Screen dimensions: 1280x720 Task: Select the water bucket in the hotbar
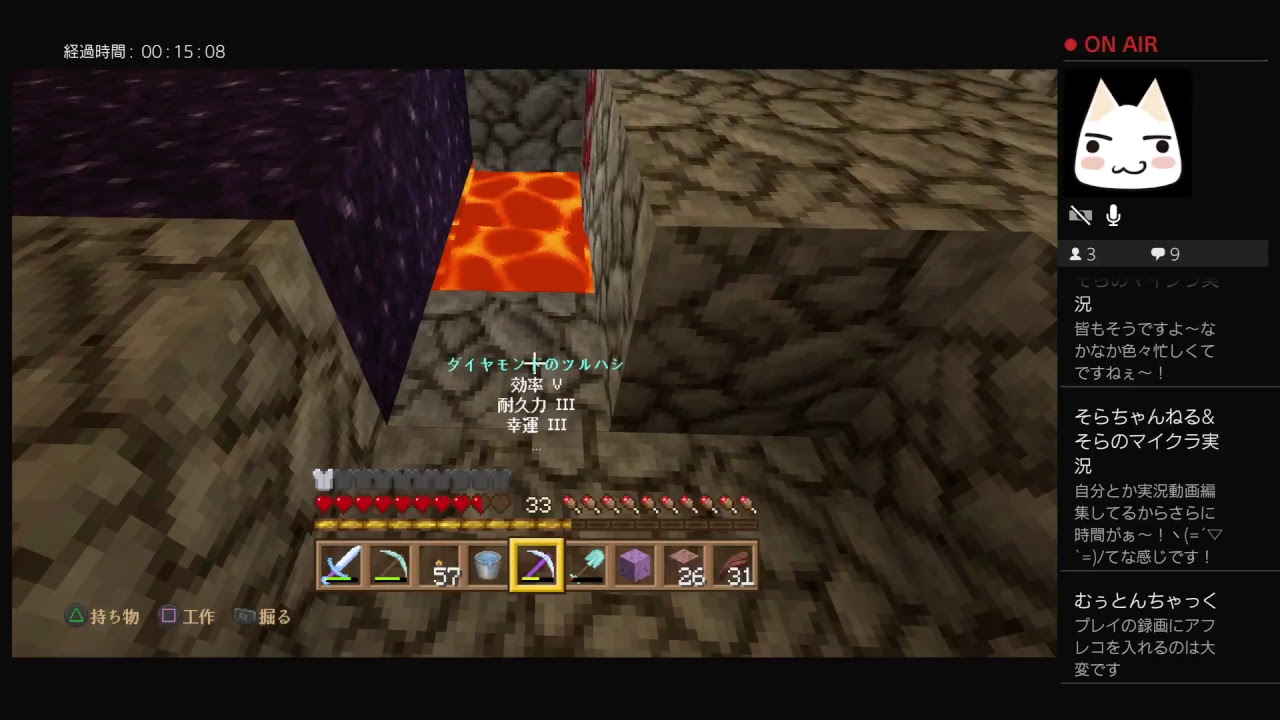pos(488,565)
